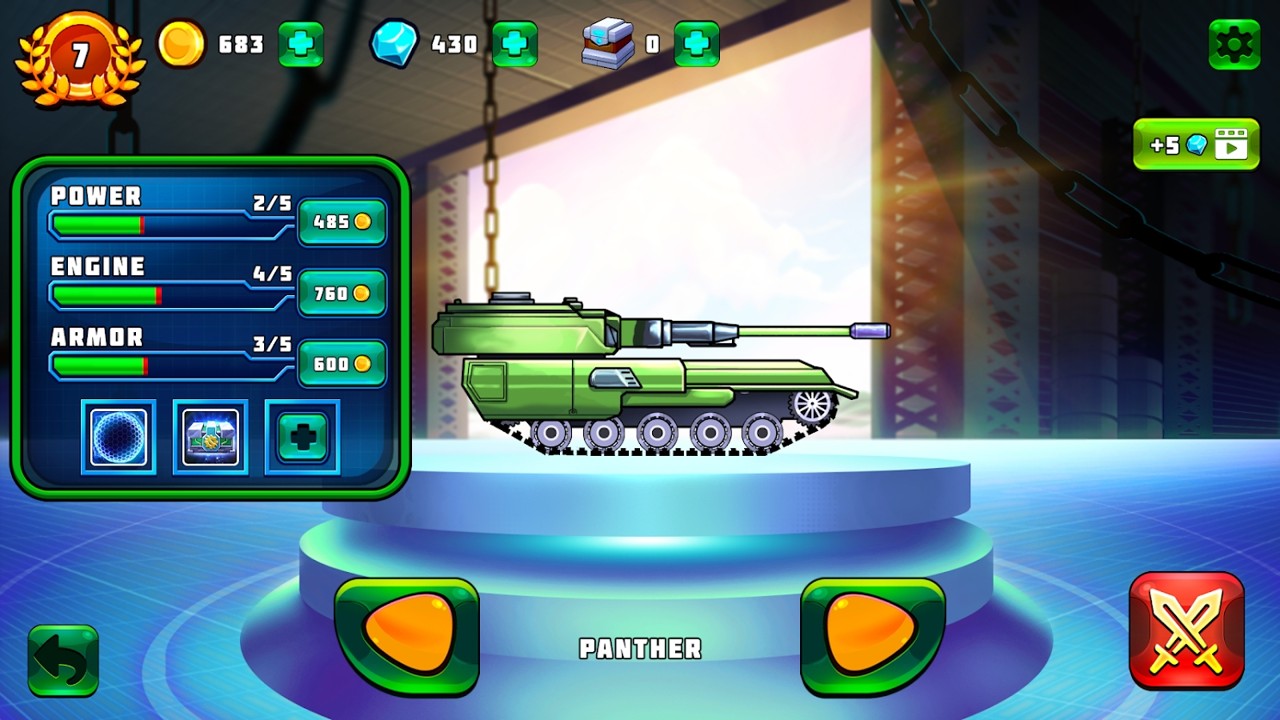Add chests with the plus button
The width and height of the screenshot is (1280, 720).
(699, 45)
